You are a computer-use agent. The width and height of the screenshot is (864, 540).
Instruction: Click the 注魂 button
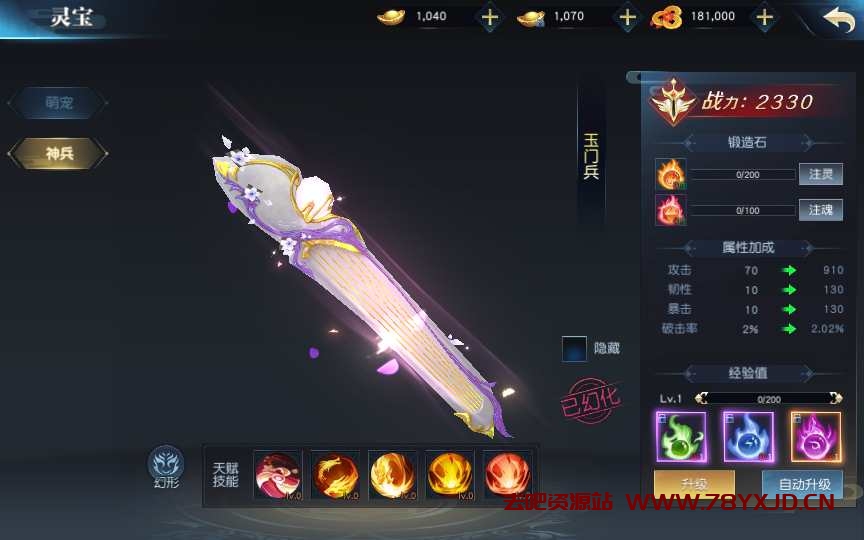point(820,210)
